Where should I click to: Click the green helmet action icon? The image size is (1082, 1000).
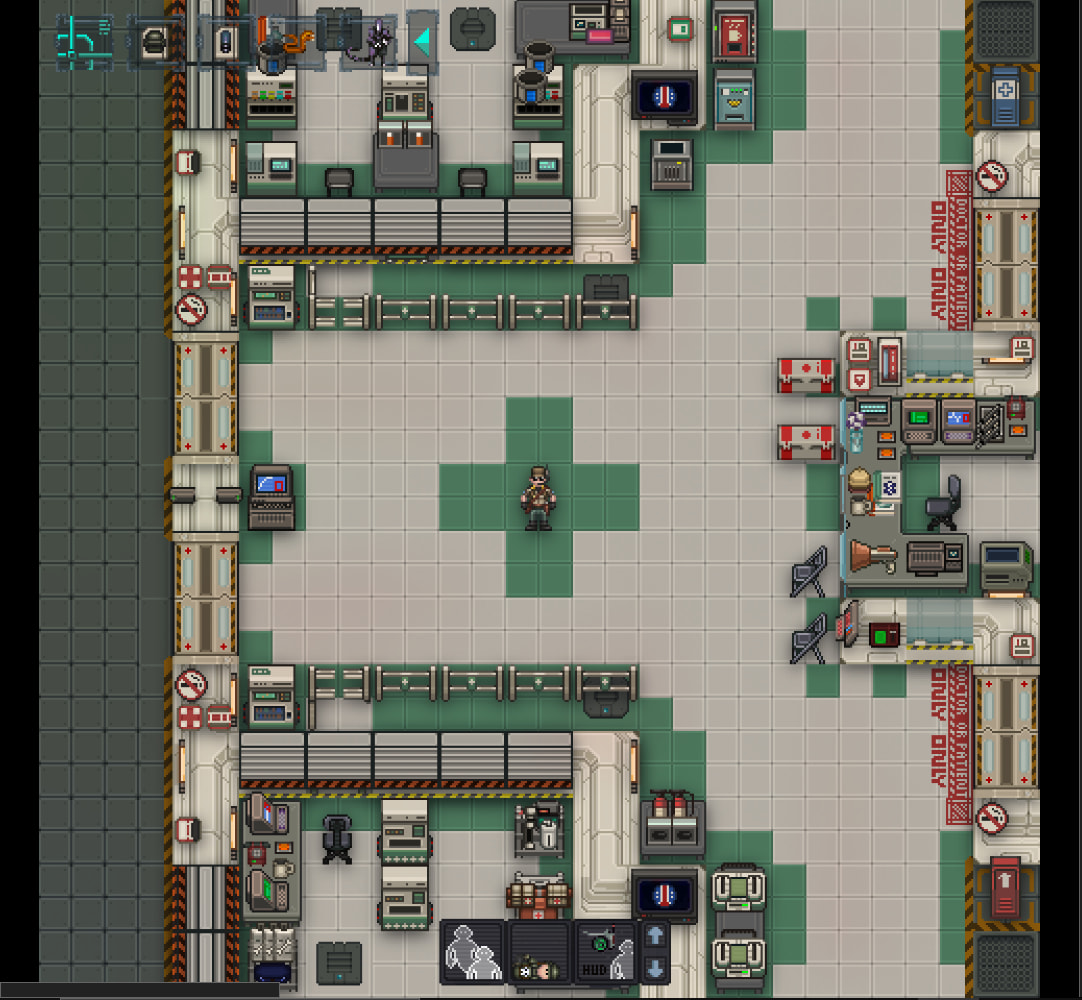tap(154, 42)
